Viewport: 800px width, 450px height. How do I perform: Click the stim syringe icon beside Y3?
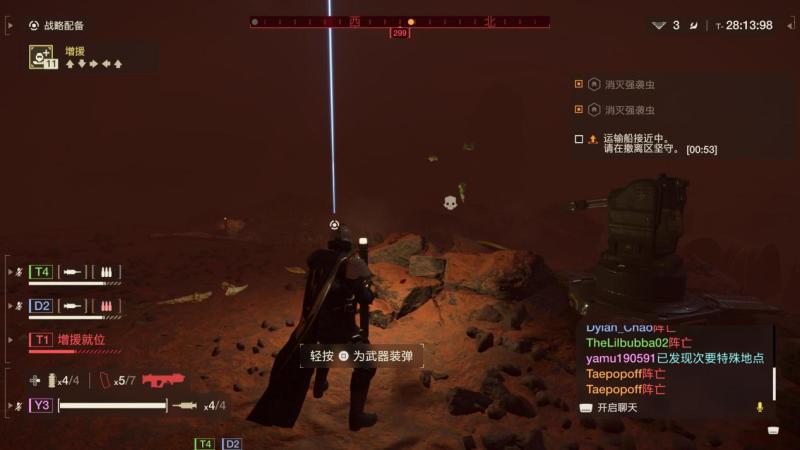[x=185, y=405]
